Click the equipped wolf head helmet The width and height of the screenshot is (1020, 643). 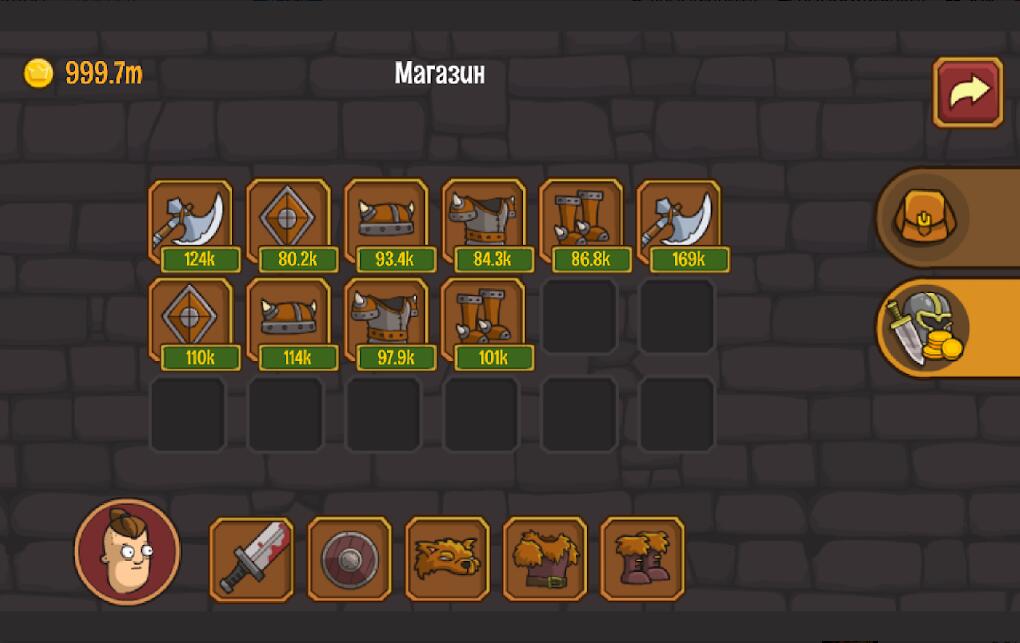[447, 559]
